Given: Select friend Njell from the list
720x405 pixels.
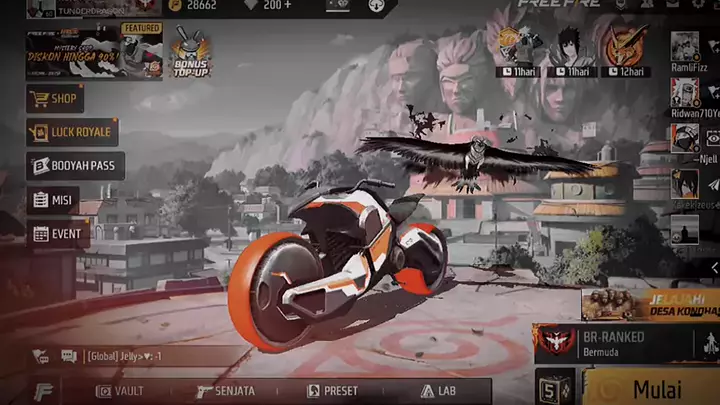Looking at the screenshot, I should pos(685,138).
